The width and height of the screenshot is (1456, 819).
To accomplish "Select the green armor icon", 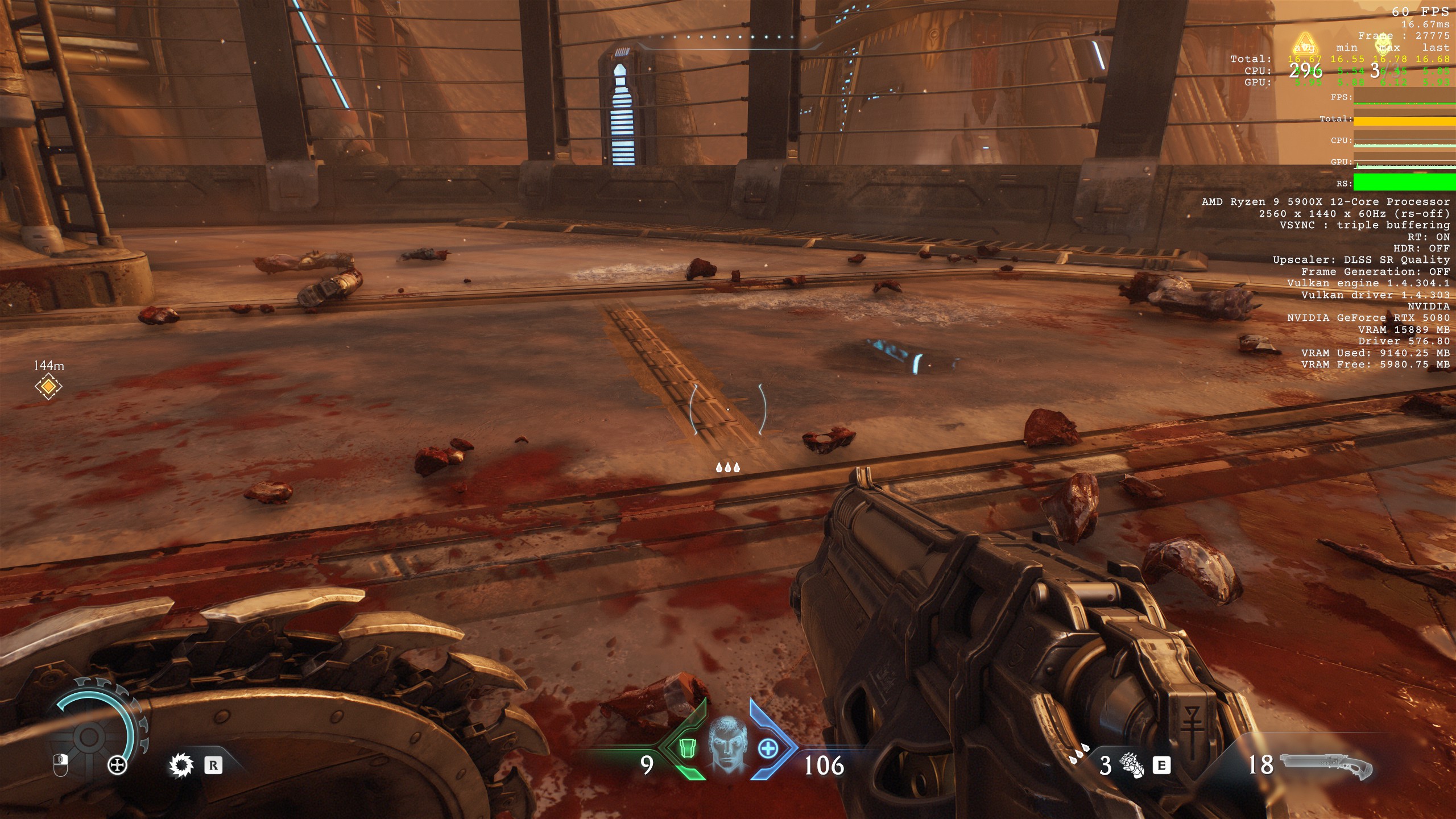I will point(686,748).
